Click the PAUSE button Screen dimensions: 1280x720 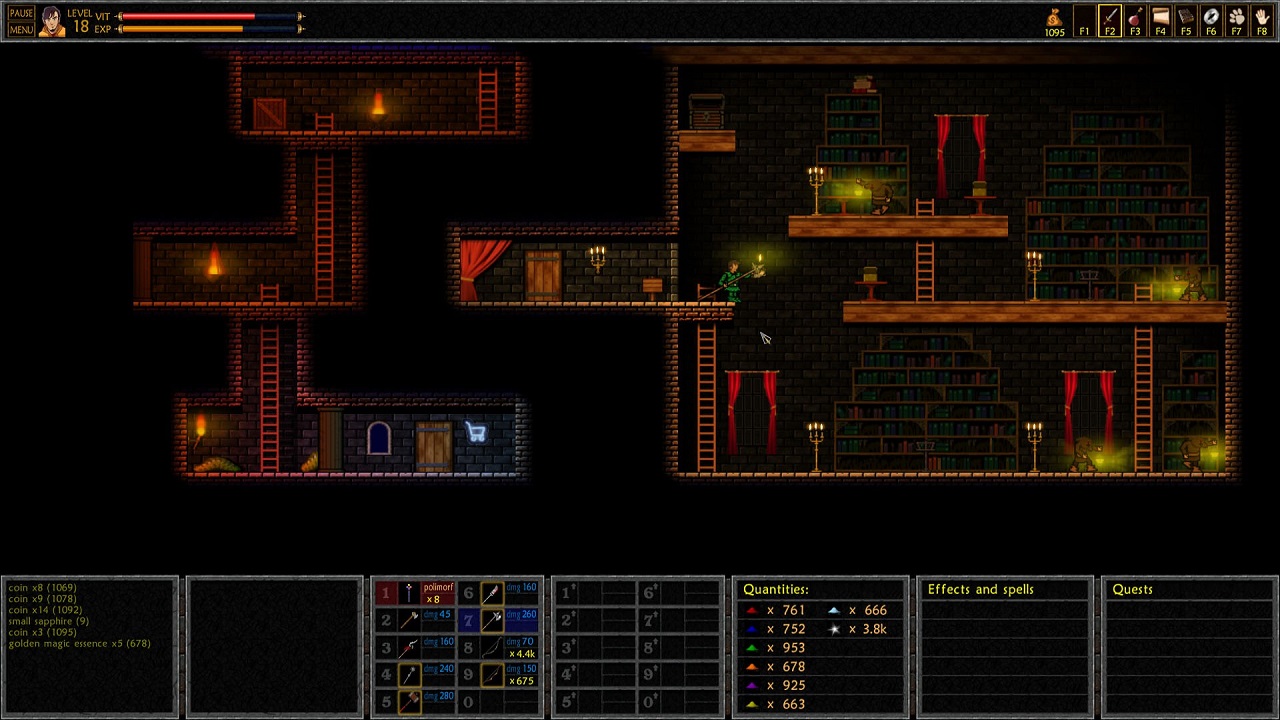tap(21, 14)
